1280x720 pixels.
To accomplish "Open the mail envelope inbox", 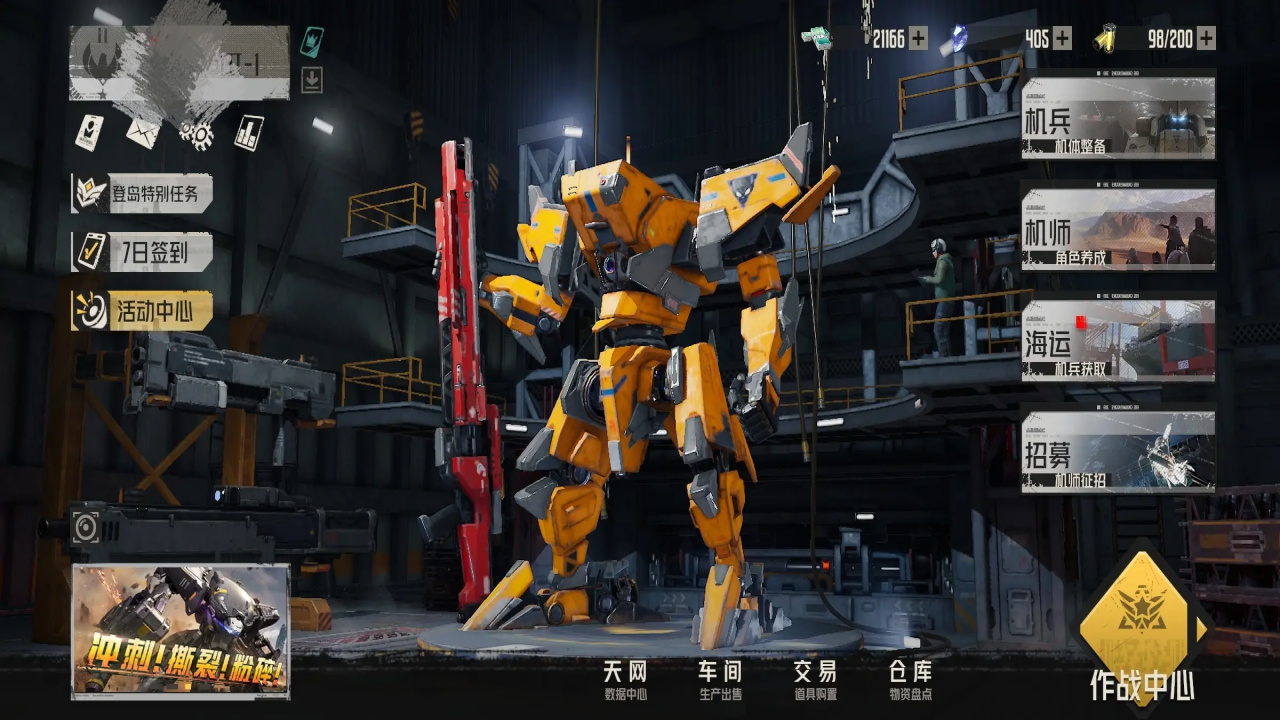I will [142, 132].
